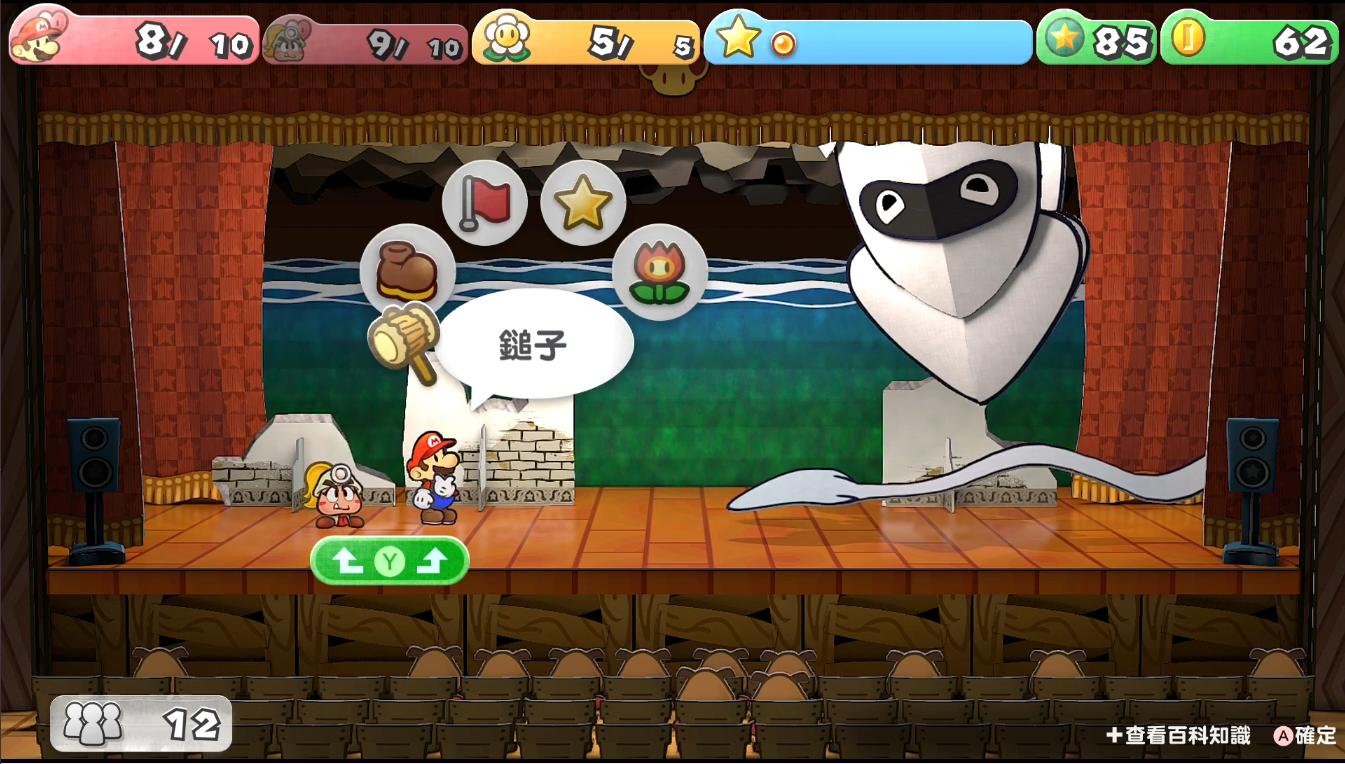This screenshot has width=1345, height=764.
Task: Select the hammer attack command
Action: (404, 340)
